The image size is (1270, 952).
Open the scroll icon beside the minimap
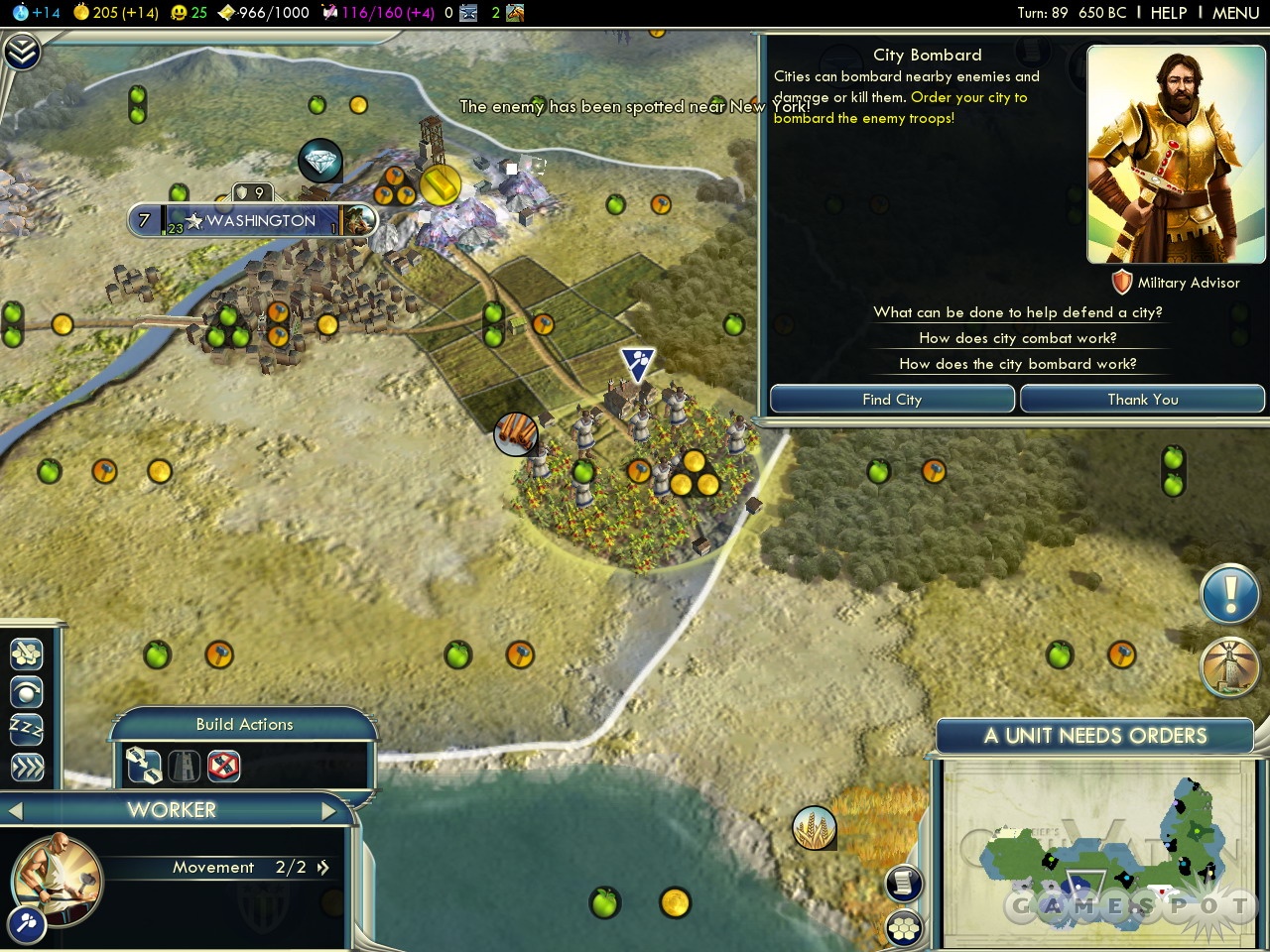tap(904, 883)
